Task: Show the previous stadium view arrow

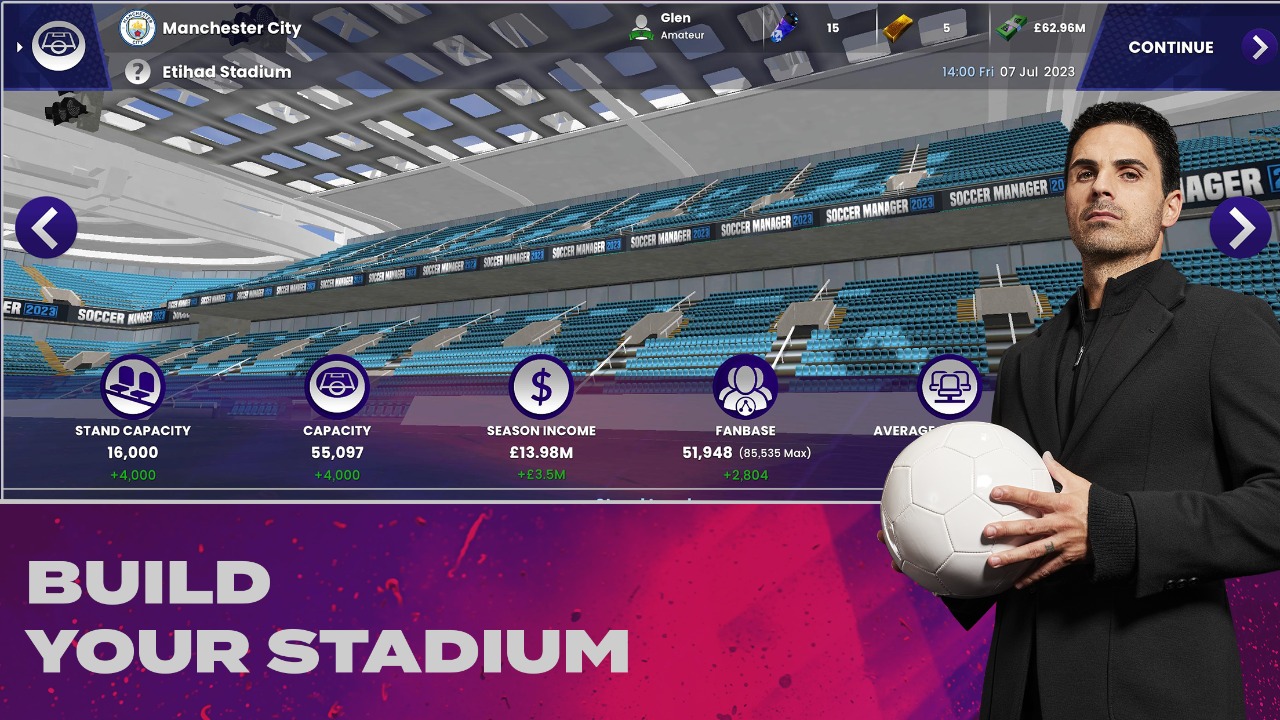Action: point(46,228)
